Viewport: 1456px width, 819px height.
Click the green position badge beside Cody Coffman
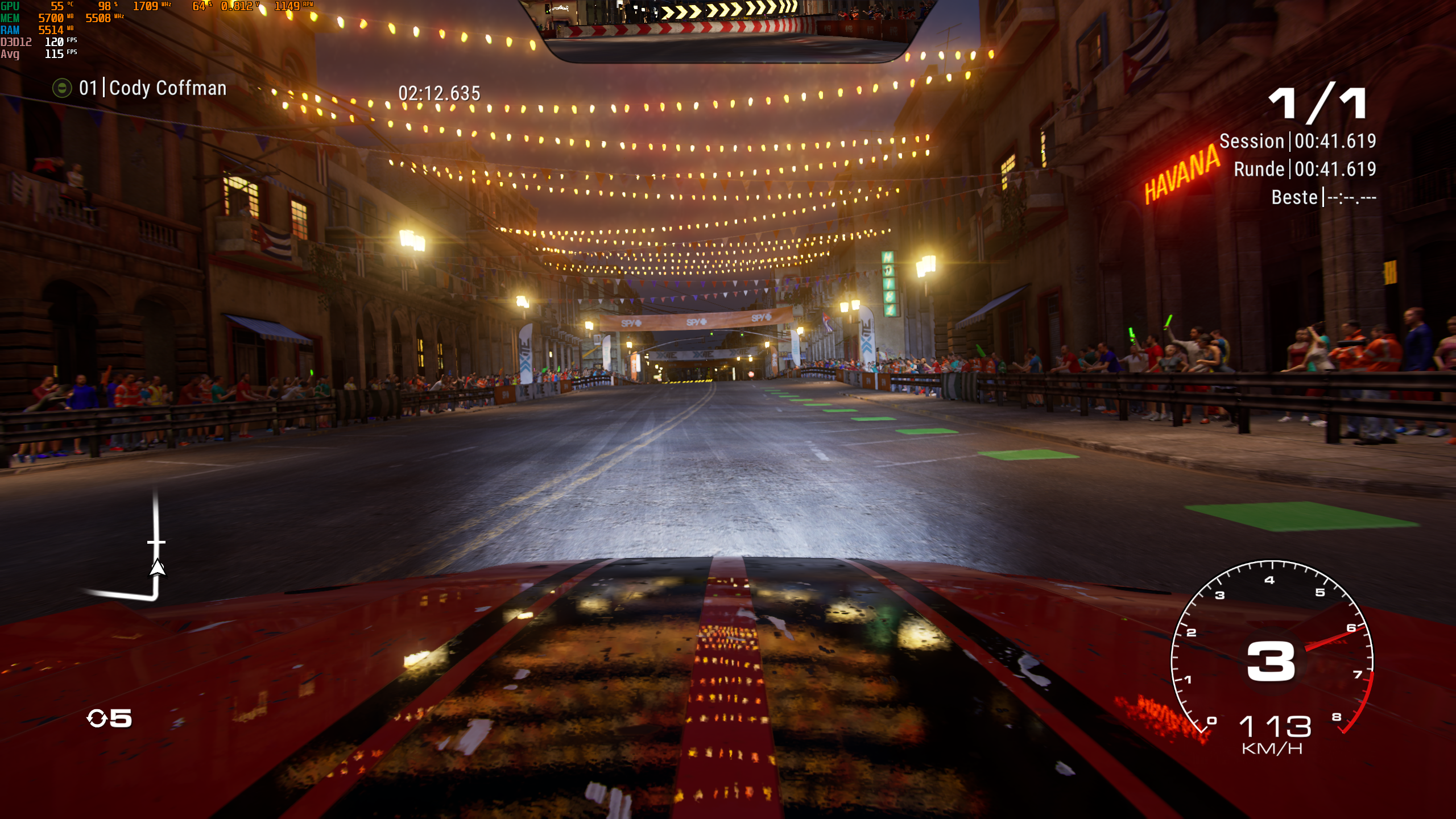(61, 89)
